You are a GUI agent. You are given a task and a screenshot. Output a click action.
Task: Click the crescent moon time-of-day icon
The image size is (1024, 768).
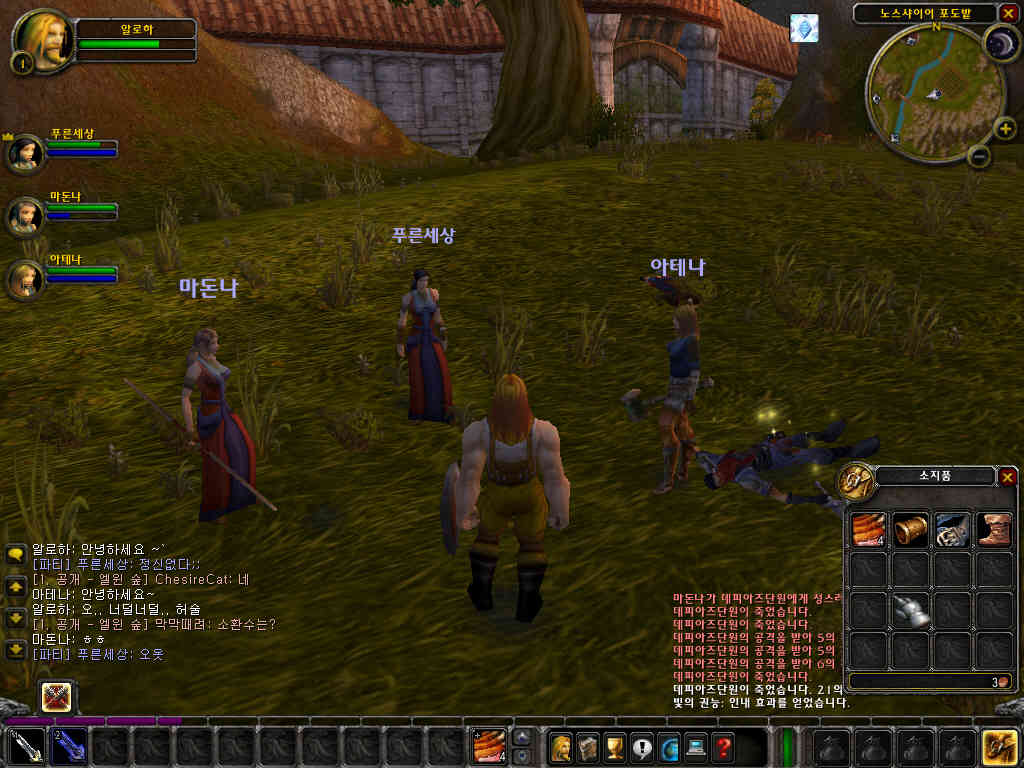tap(999, 43)
